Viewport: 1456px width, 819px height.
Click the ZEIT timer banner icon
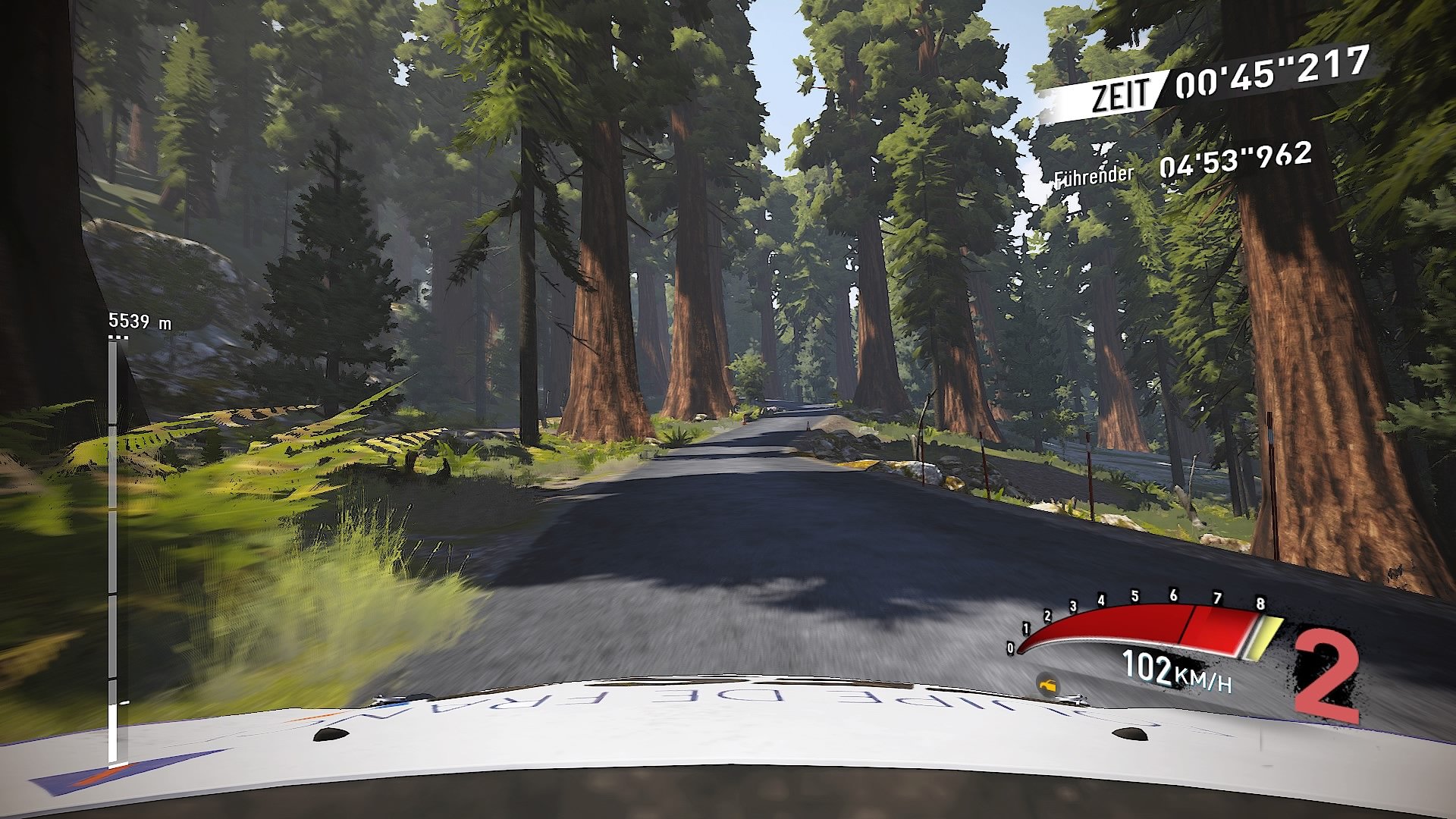click(1119, 90)
